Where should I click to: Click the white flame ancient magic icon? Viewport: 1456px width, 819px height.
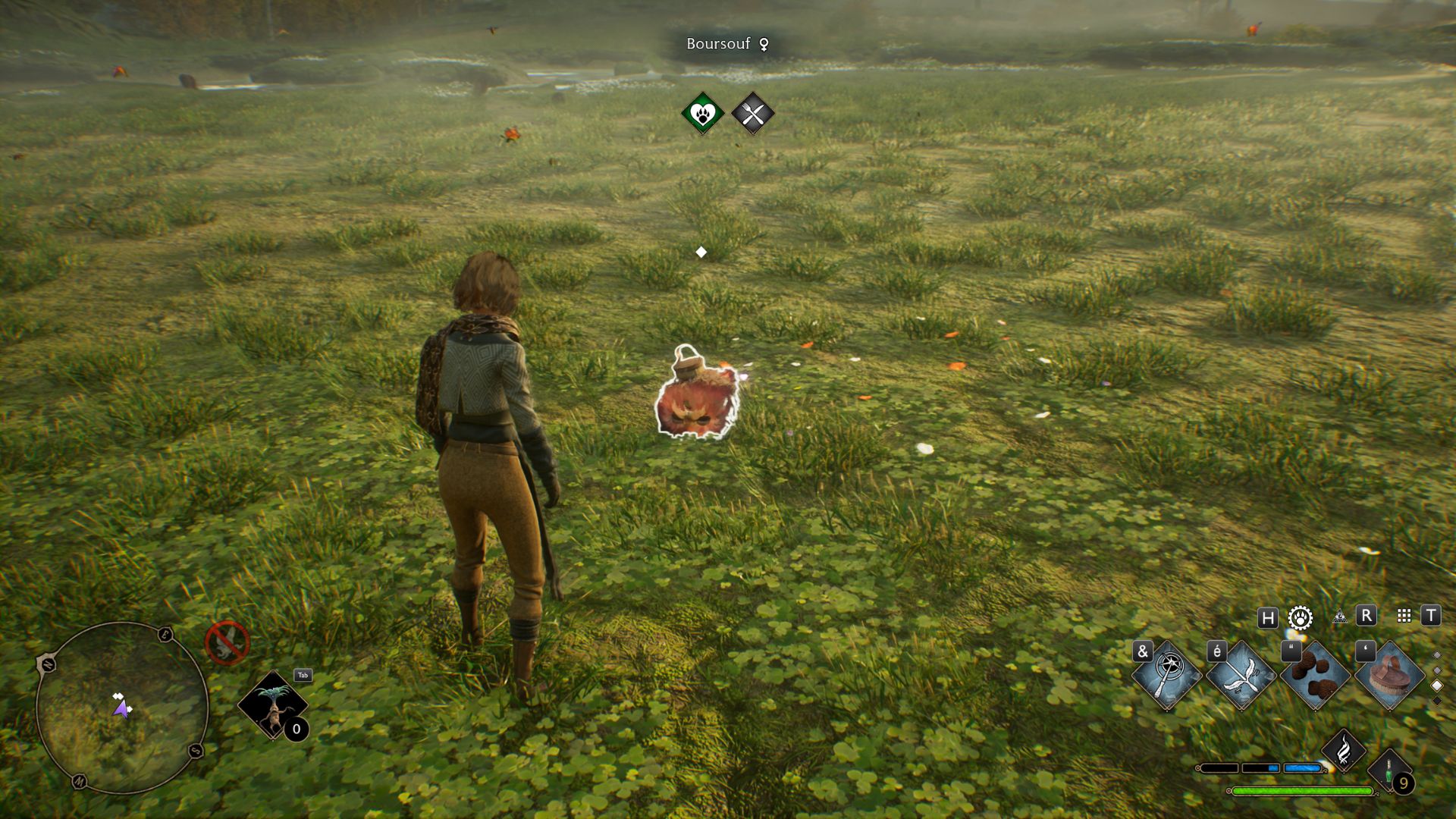(x=1343, y=750)
